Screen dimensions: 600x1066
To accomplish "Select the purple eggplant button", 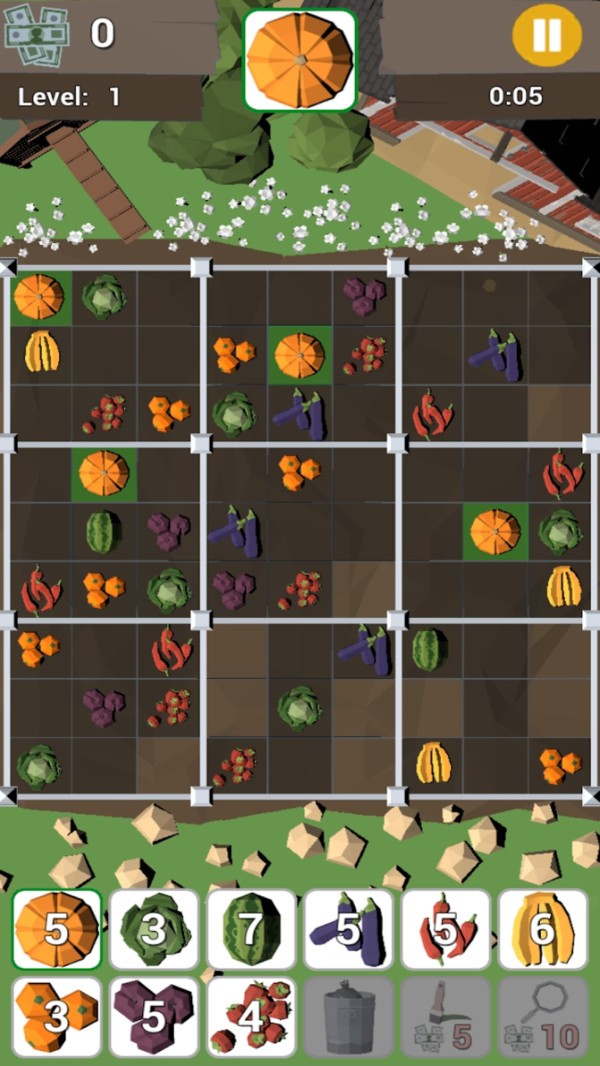I will coord(348,929).
